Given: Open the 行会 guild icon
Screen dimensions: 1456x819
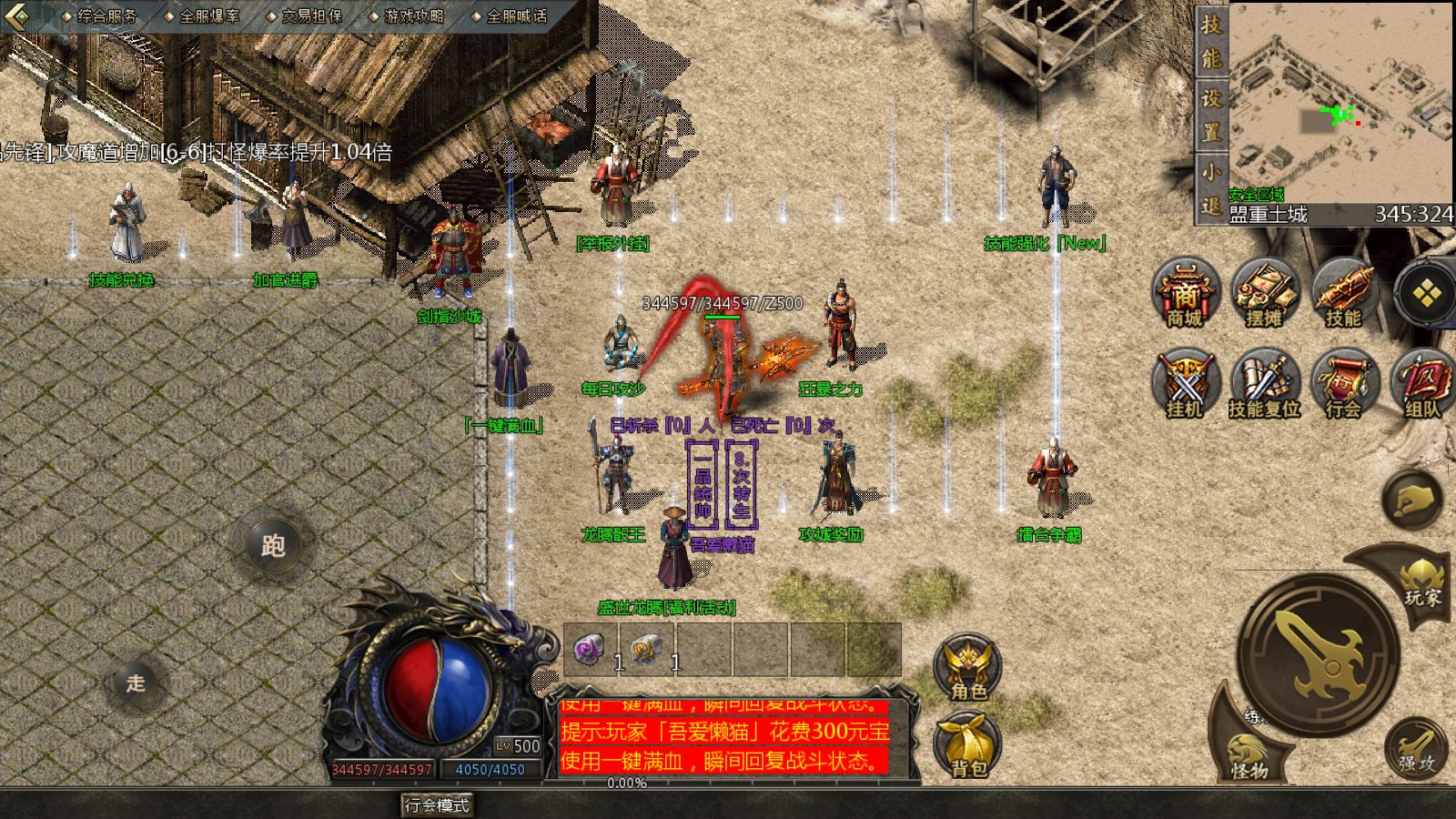Looking at the screenshot, I should point(1343,384).
